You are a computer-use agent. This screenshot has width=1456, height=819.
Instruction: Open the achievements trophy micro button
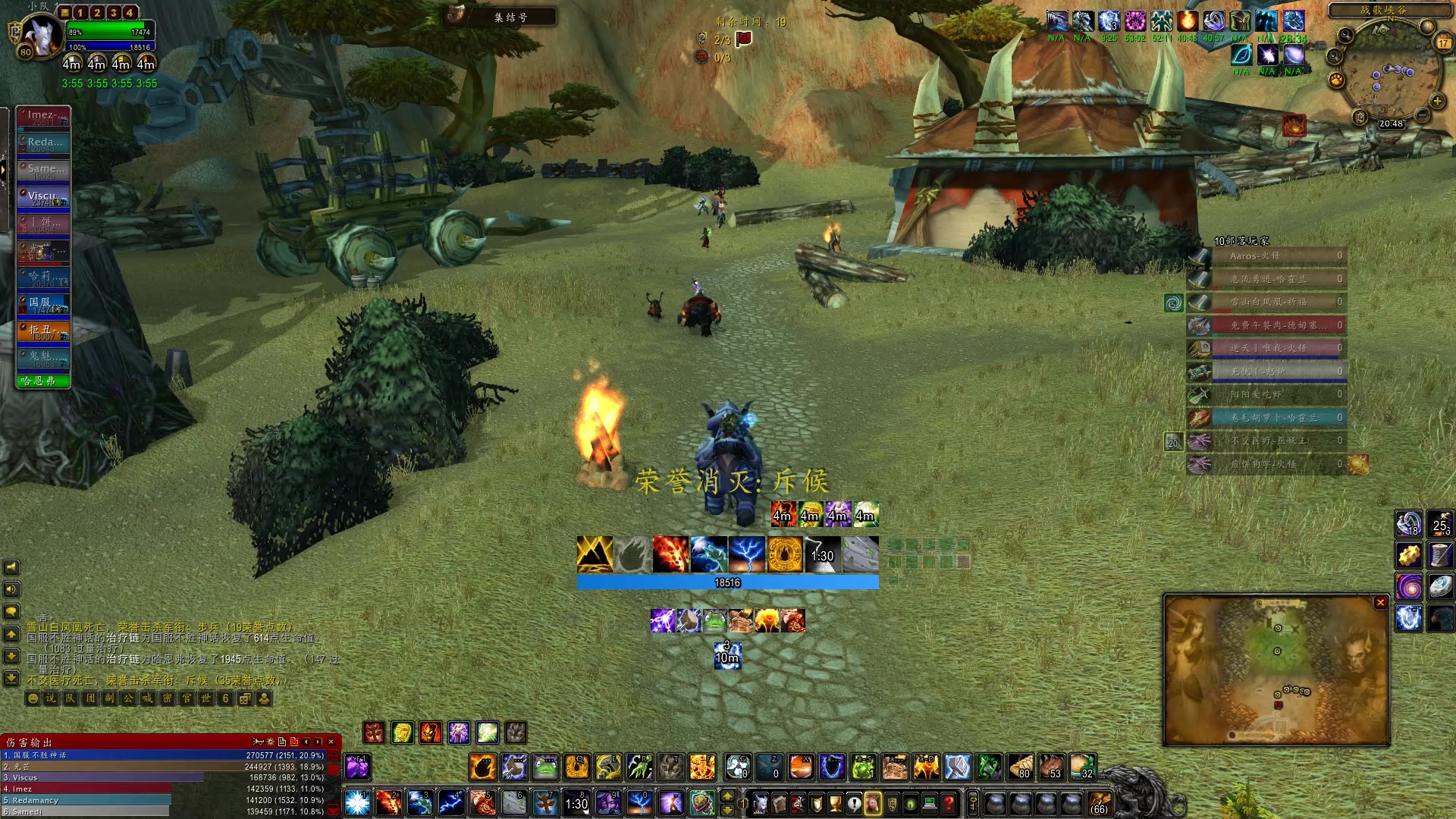pos(835,803)
